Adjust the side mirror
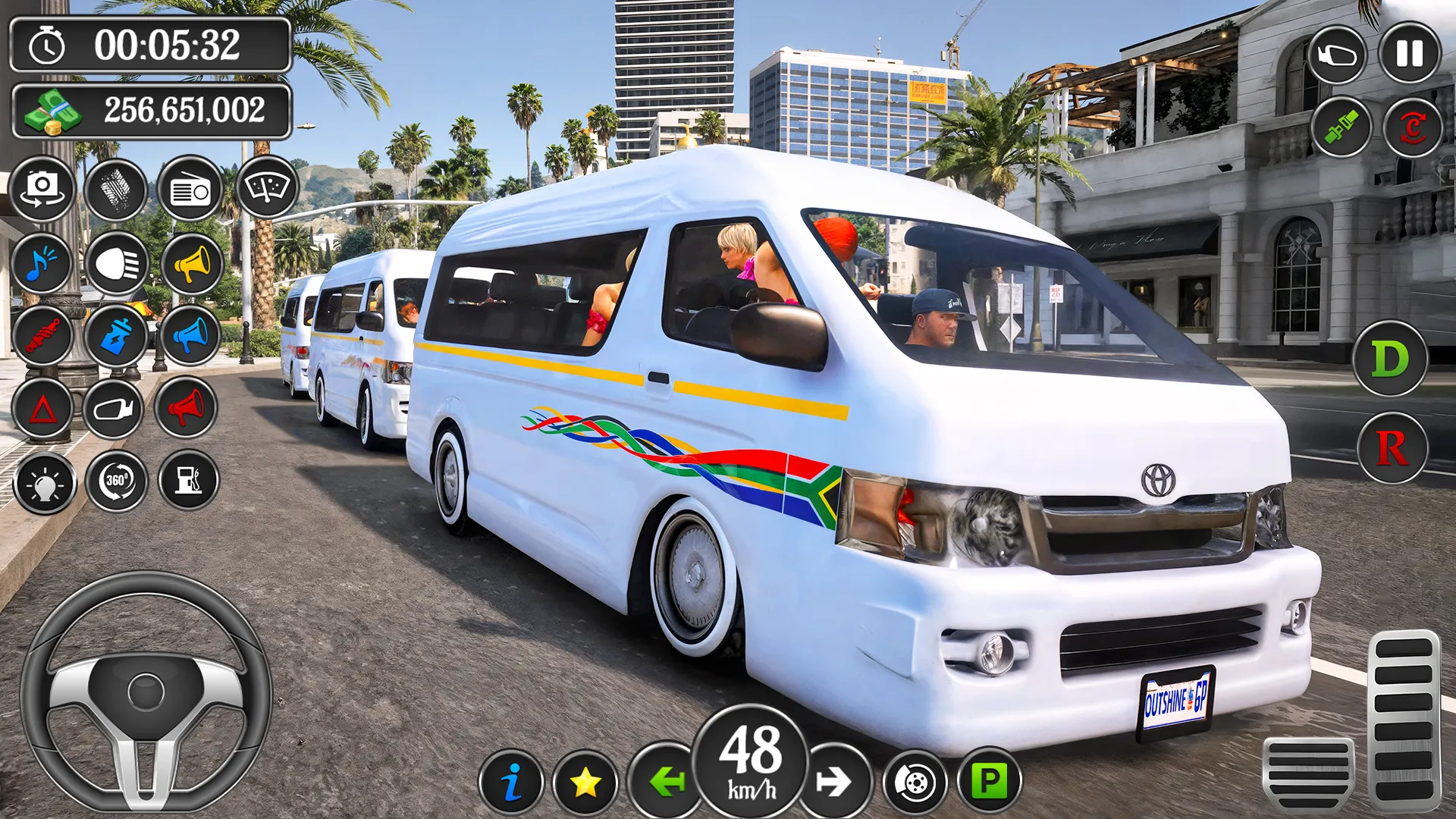 click(x=118, y=408)
